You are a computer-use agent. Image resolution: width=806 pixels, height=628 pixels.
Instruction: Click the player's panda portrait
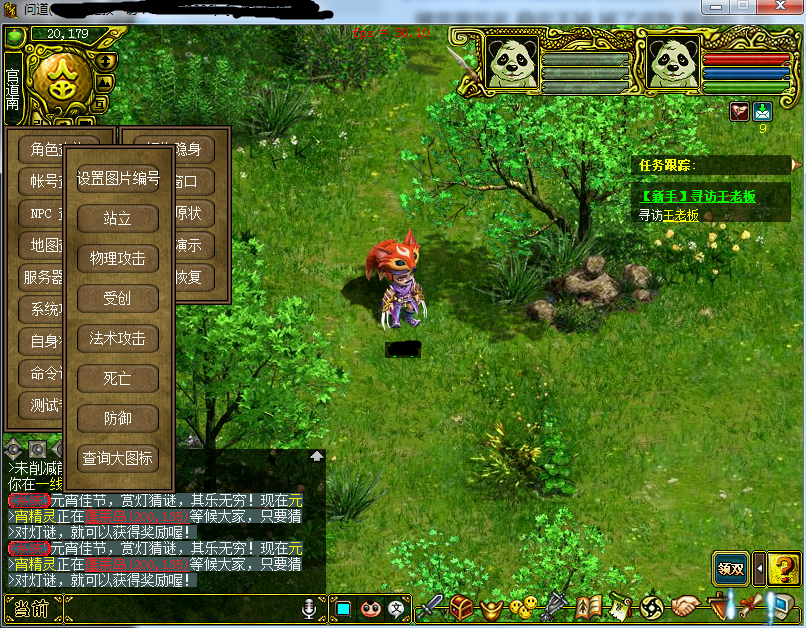tap(673, 62)
